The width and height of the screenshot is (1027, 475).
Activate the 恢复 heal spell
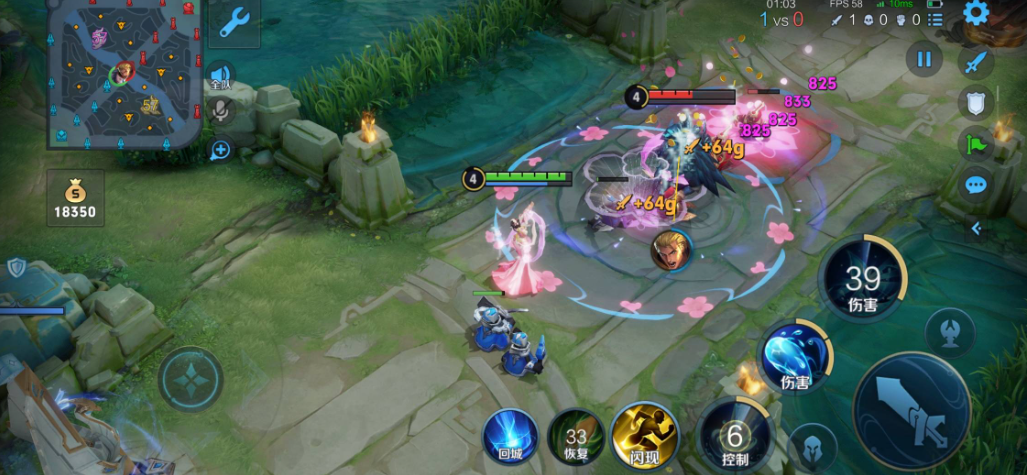pyautogui.click(x=575, y=437)
